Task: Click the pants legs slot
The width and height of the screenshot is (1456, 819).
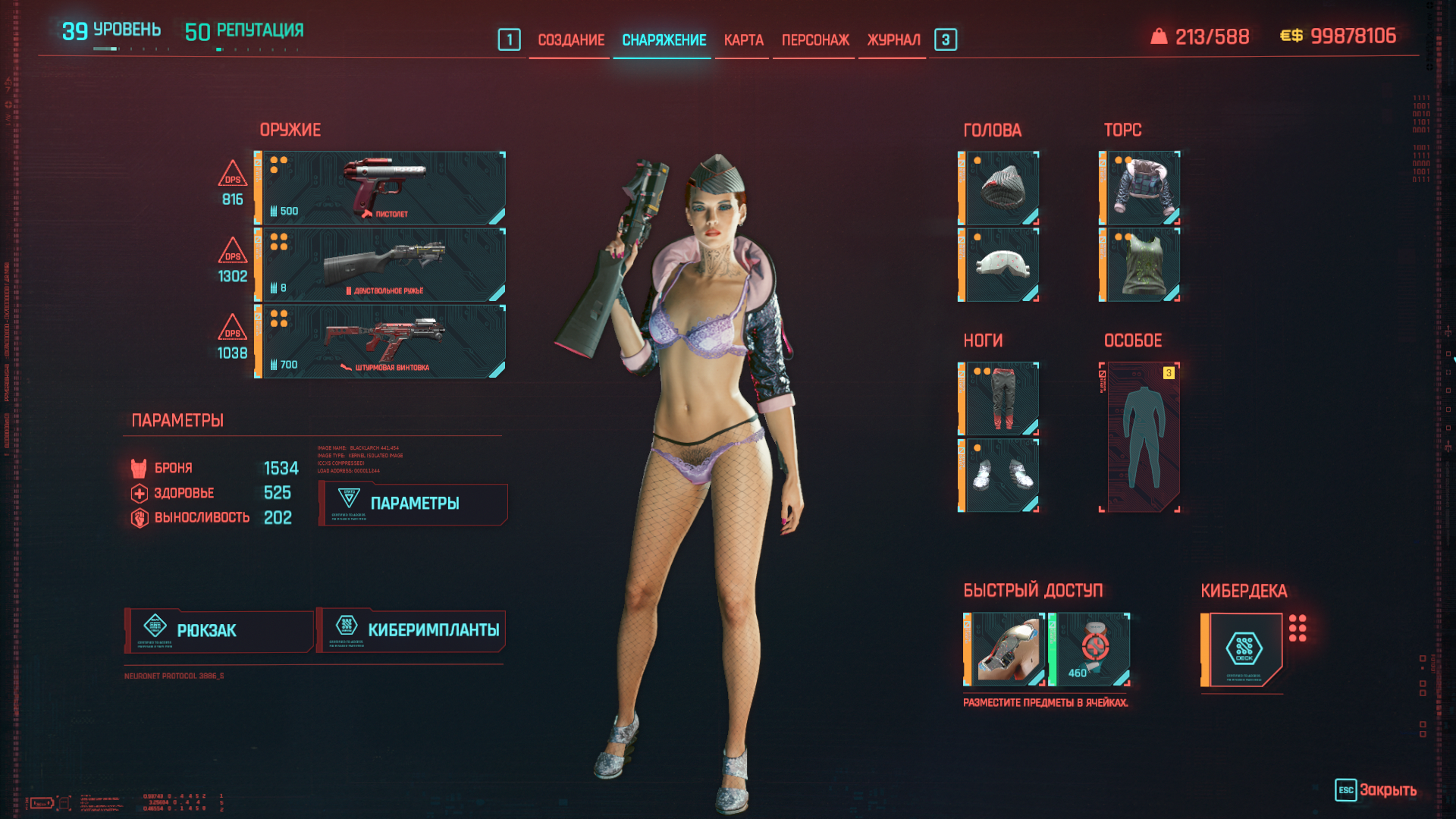Action: tap(999, 399)
